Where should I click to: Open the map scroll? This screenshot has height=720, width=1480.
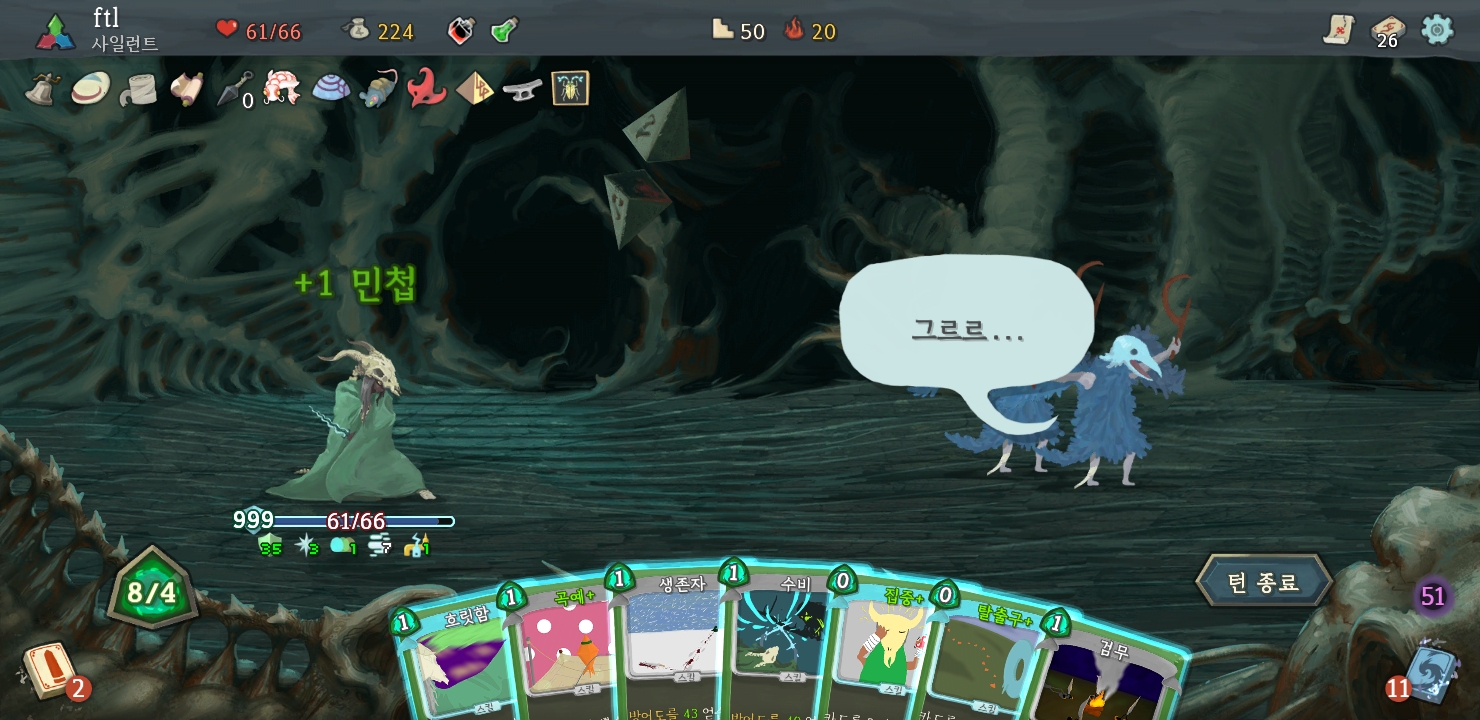coord(1339,30)
